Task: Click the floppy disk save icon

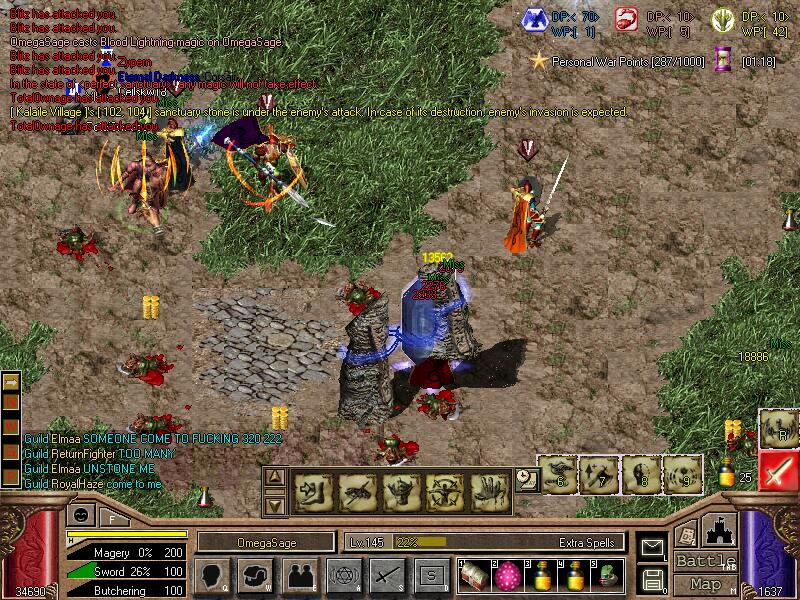Action: click(652, 578)
